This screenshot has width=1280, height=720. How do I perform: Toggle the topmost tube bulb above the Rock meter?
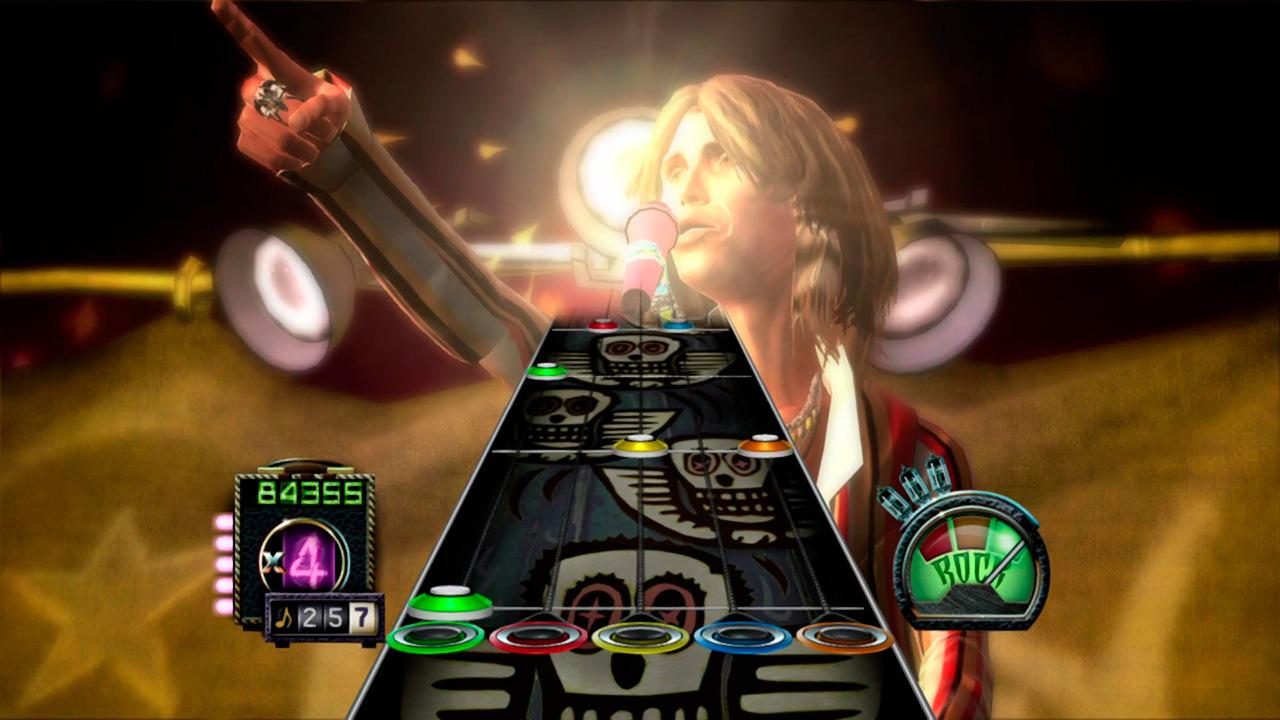point(938,471)
